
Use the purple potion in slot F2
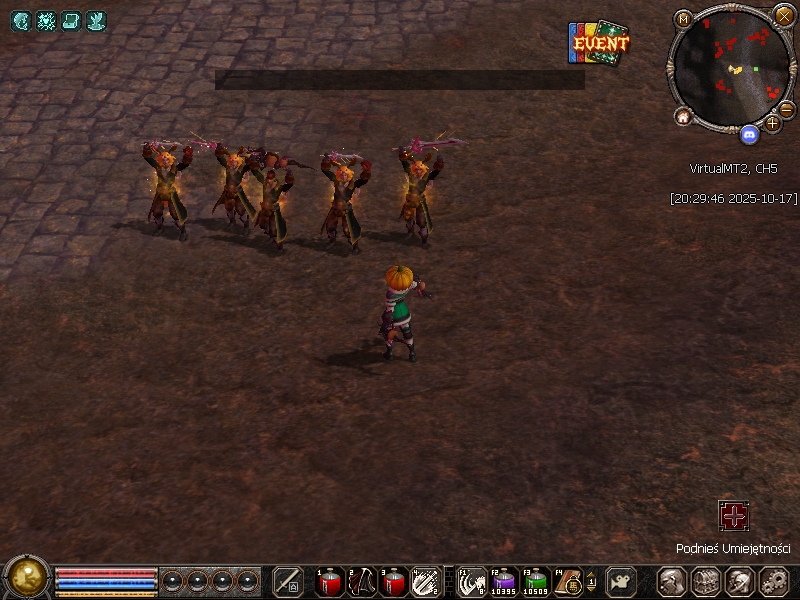point(504,581)
